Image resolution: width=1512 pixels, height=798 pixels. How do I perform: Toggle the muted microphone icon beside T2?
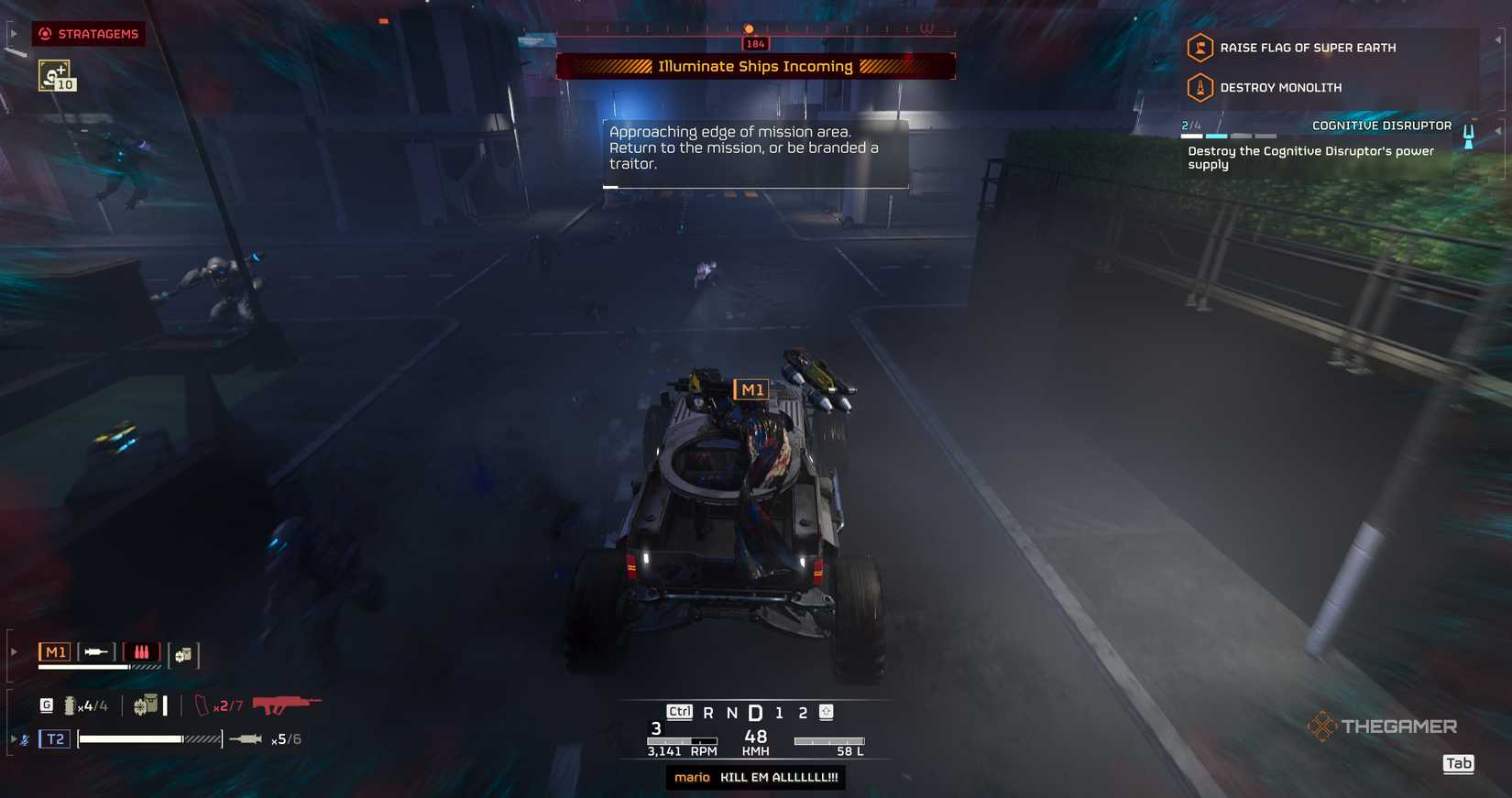[x=24, y=738]
